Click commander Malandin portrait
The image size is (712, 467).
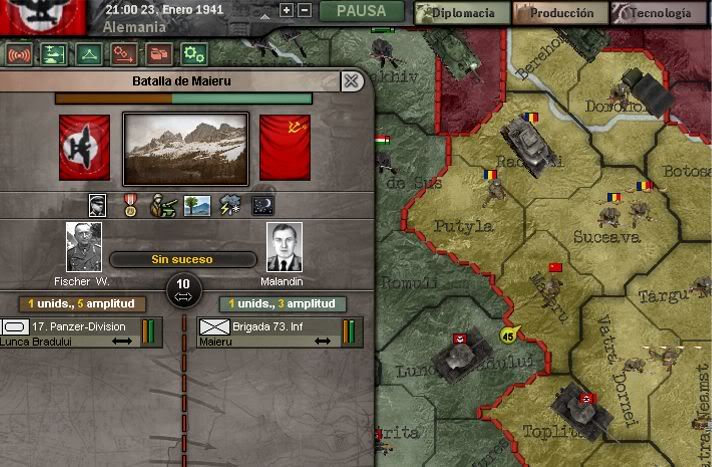click(x=284, y=247)
